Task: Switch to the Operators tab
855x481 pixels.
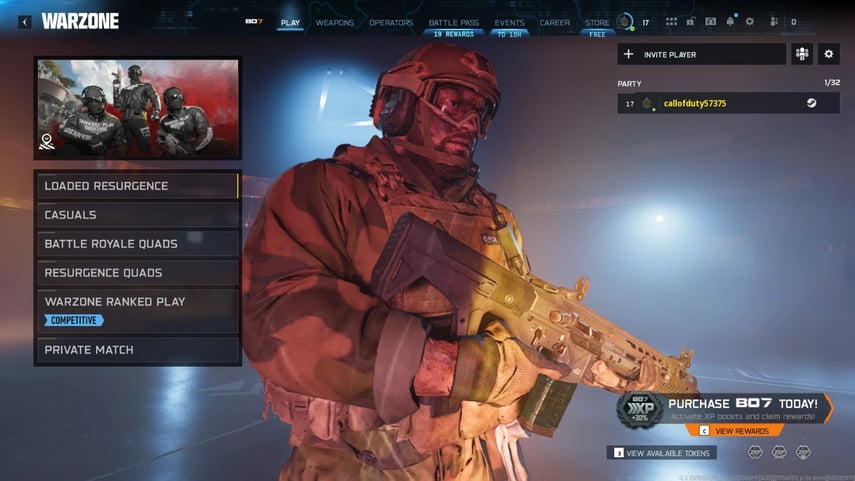Action: point(391,22)
